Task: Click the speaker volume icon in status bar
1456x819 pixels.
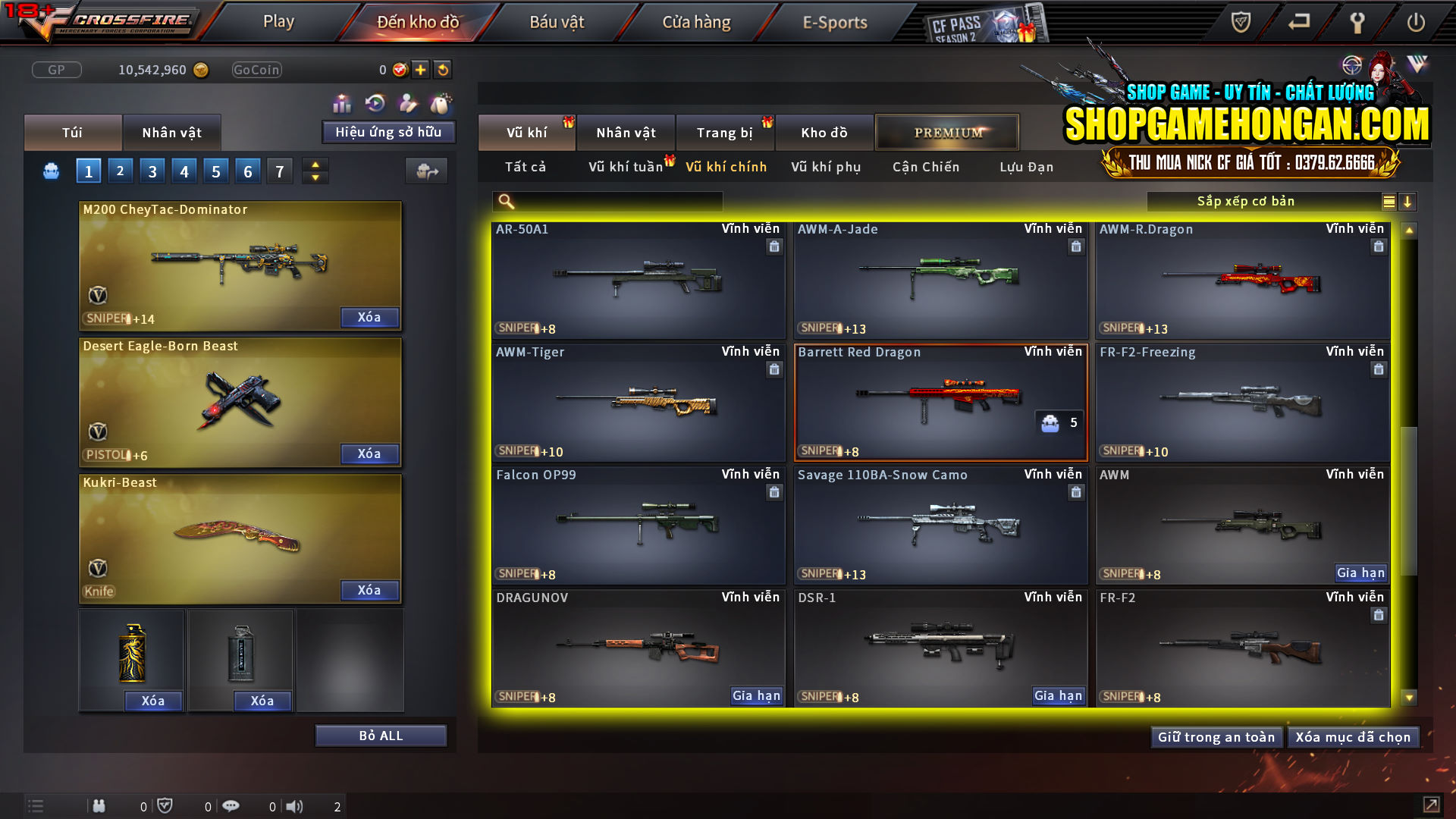Action: click(x=294, y=806)
